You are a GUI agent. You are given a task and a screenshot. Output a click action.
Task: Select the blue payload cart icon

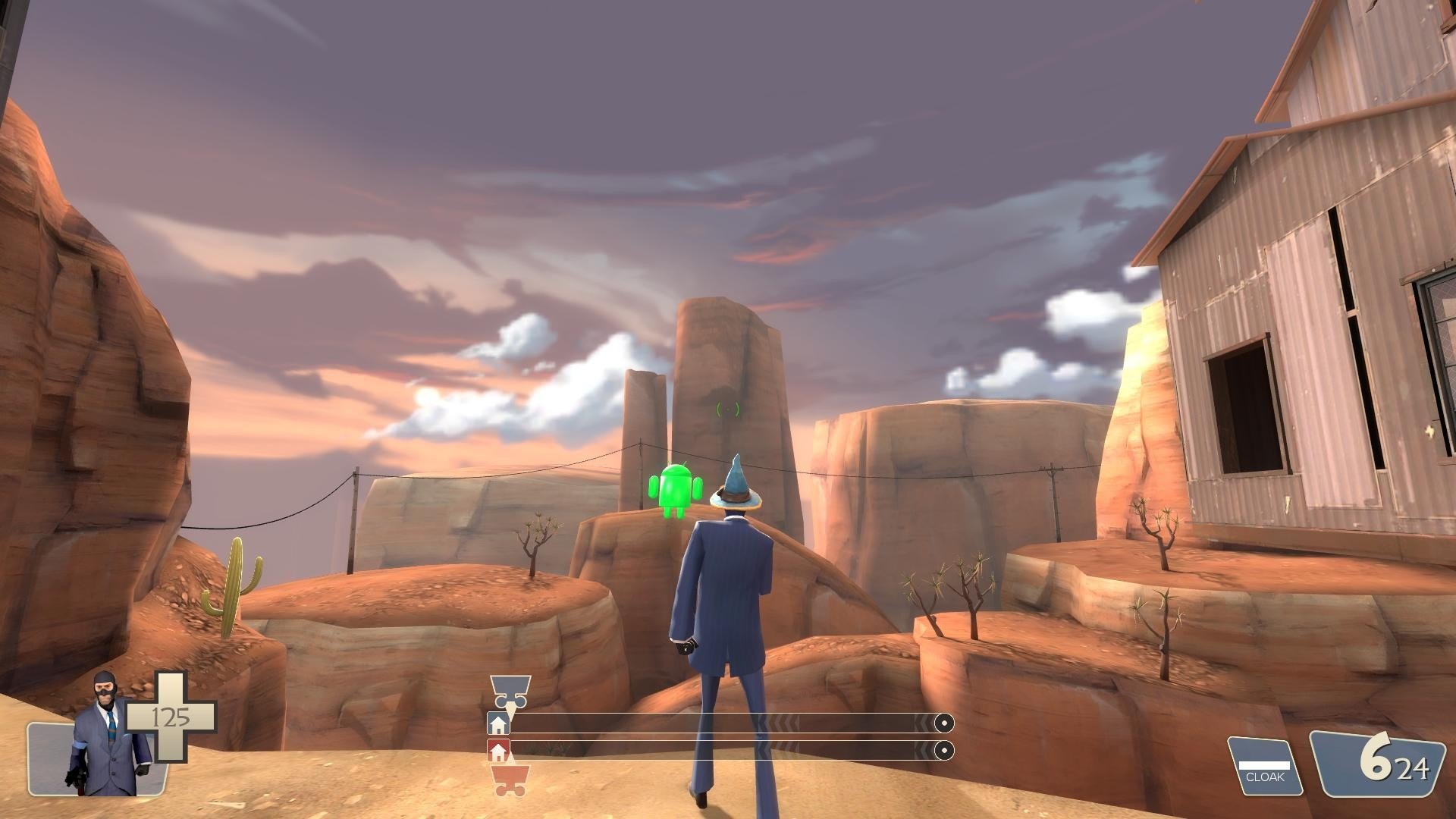510,690
